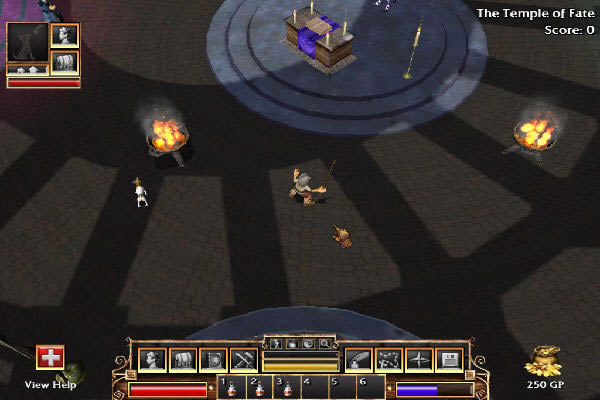Screen dimensions: 600x400
Task: Open the backpack inventory icon
Action: (182, 359)
